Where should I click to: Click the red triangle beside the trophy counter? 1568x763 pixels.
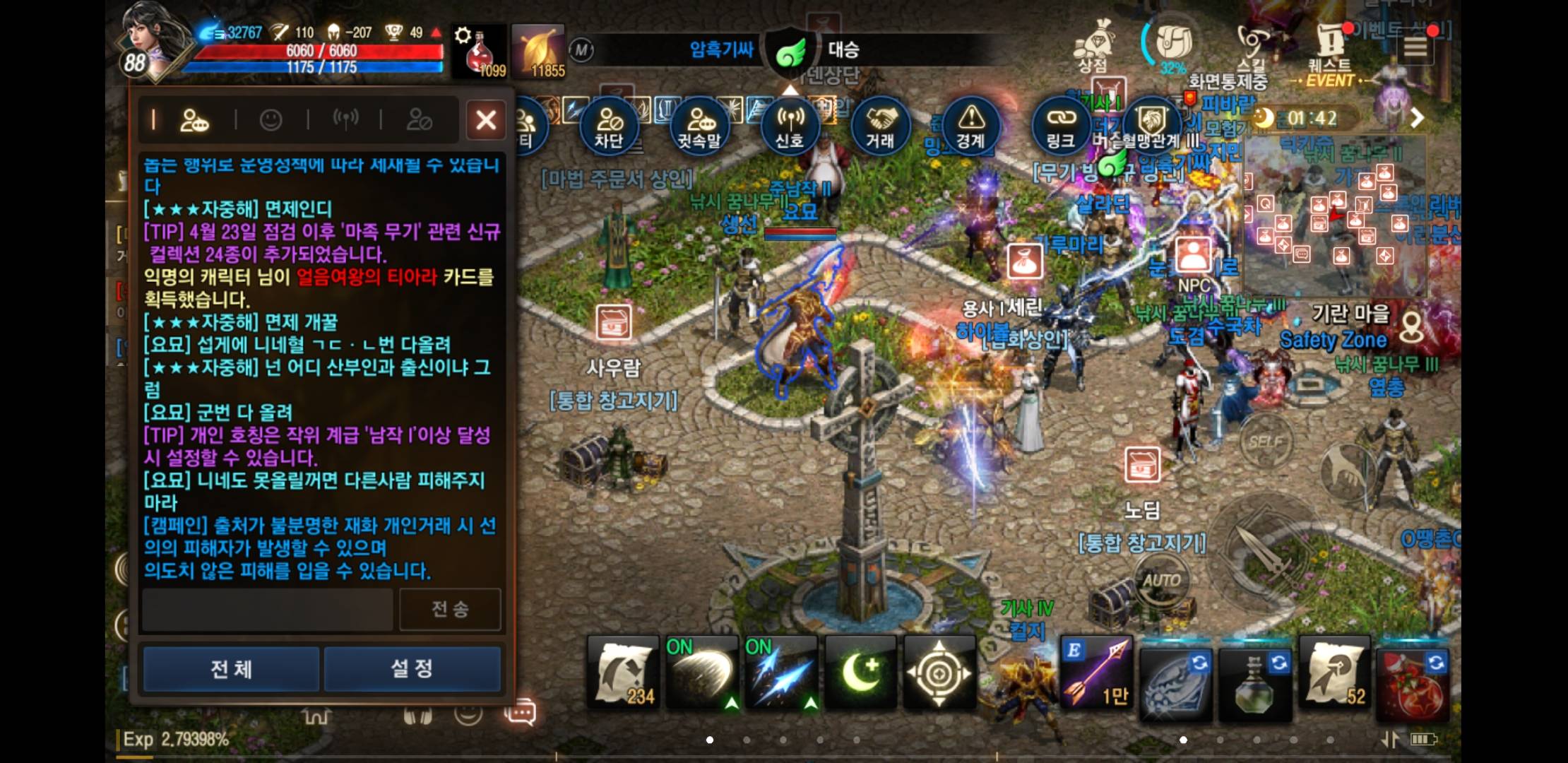(x=434, y=32)
